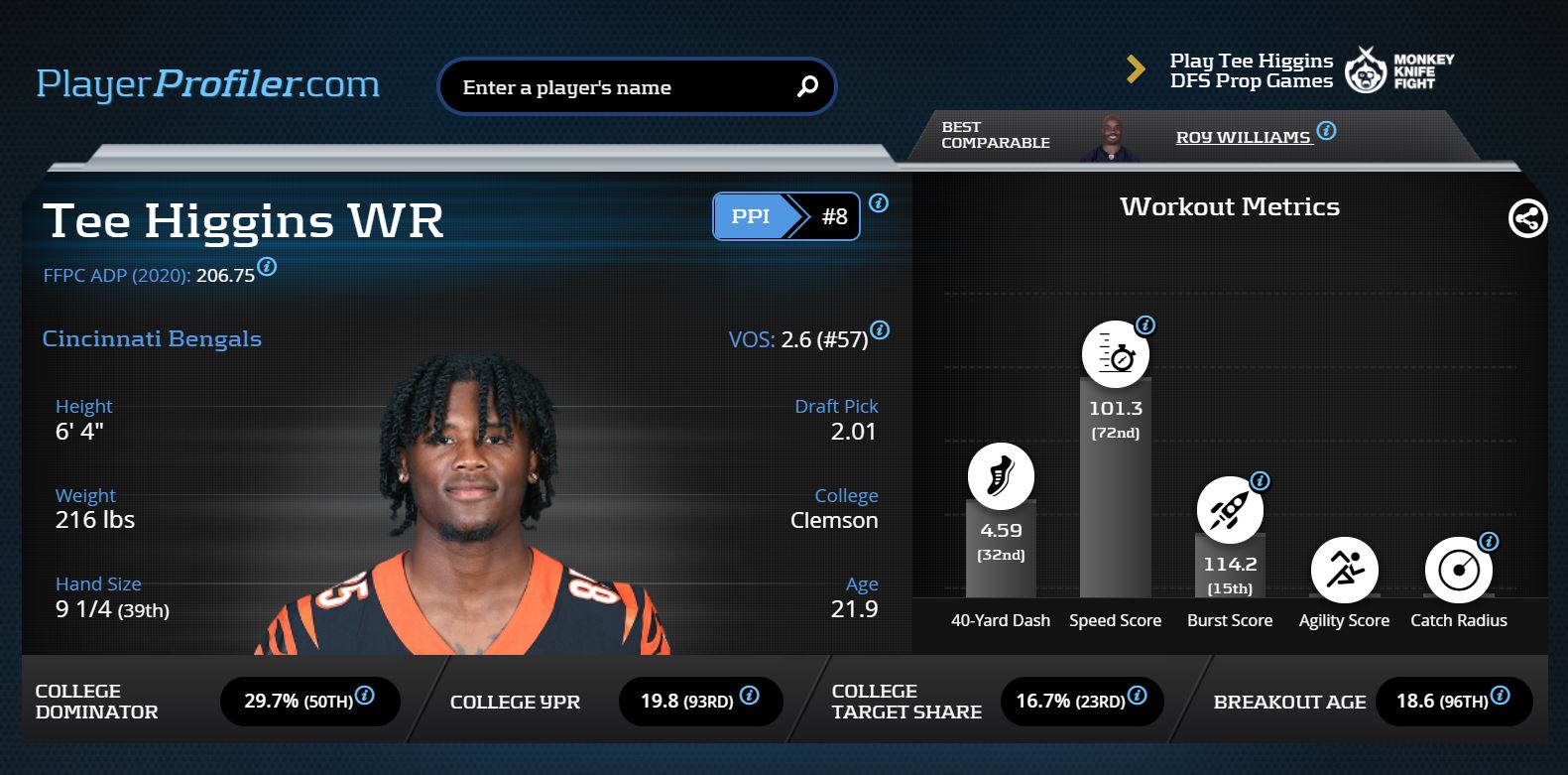The height and width of the screenshot is (775, 1568).
Task: Show info for College Dominator rating
Action: pyautogui.click(x=365, y=696)
